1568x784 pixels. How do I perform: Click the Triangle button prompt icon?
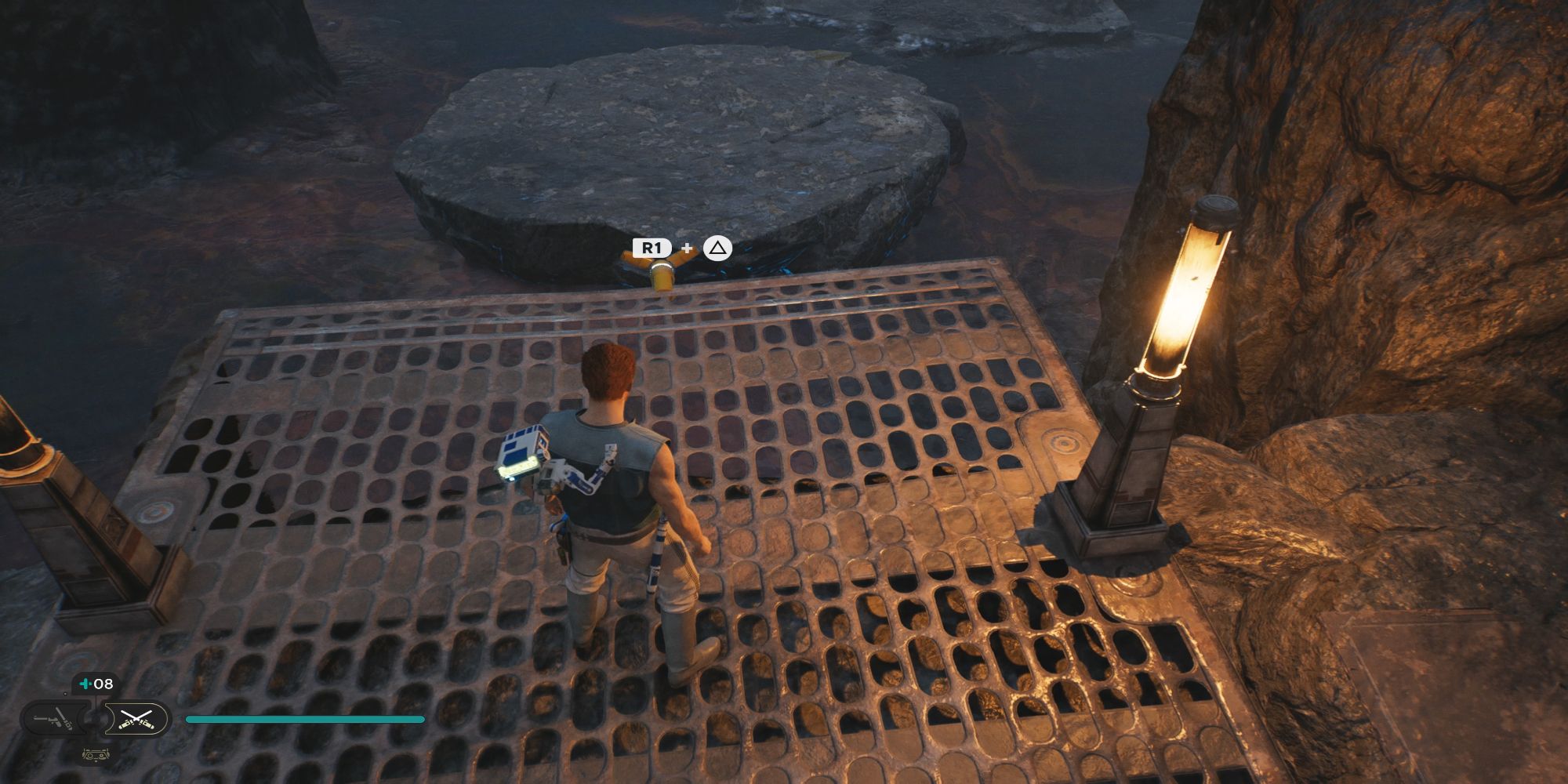[x=717, y=249]
